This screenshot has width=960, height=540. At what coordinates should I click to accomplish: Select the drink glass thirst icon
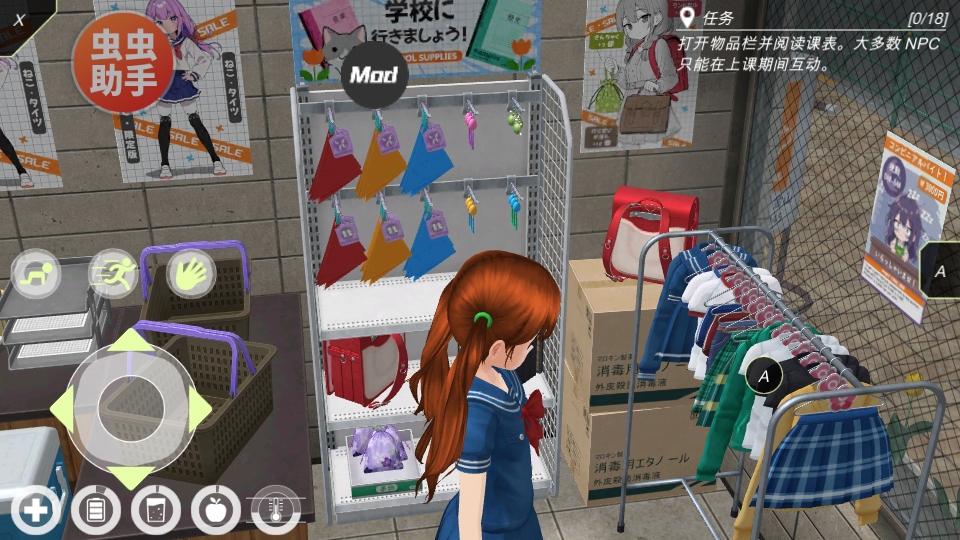click(x=156, y=512)
